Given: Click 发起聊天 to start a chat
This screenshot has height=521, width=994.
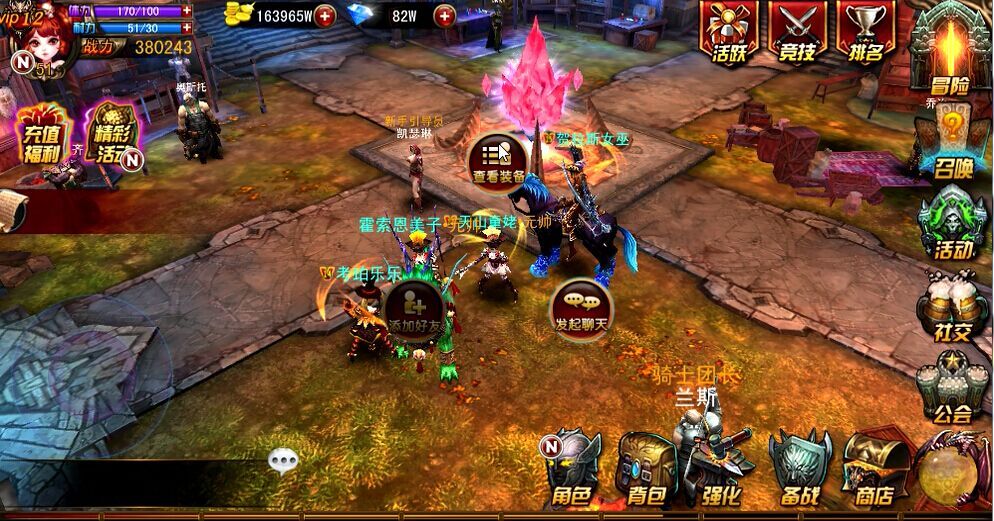Looking at the screenshot, I should [x=581, y=309].
